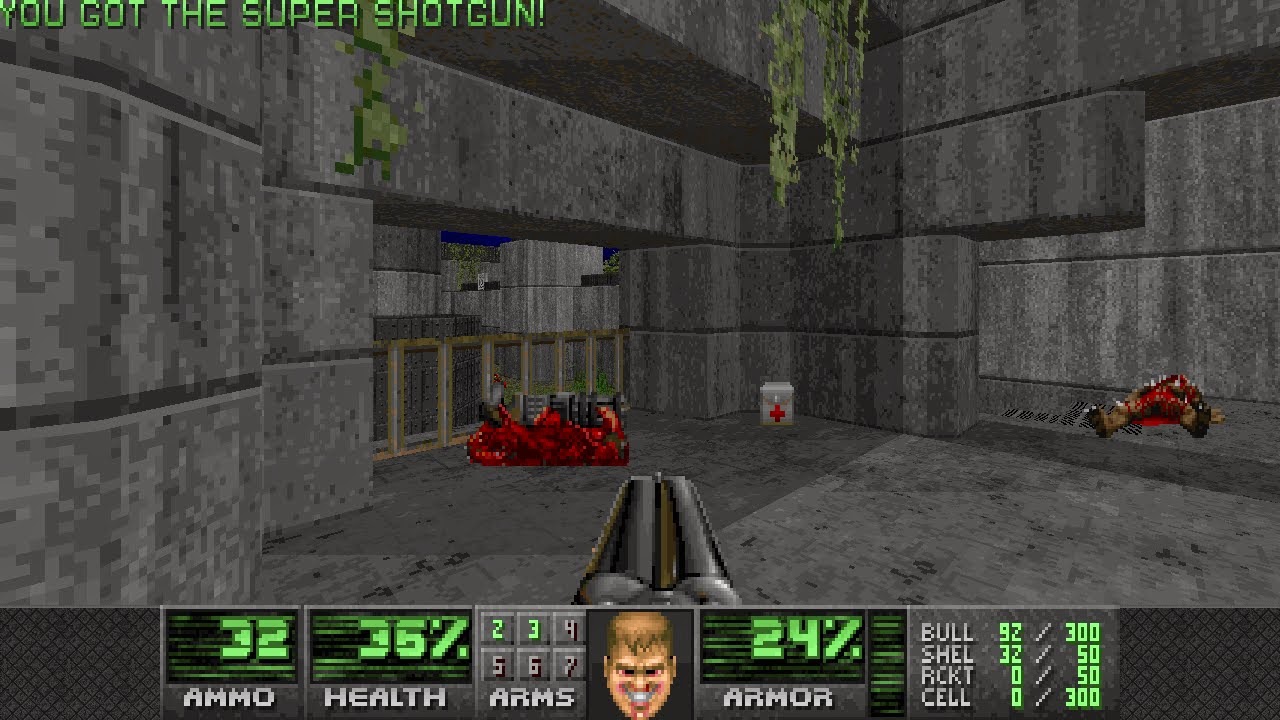Expand the BULL ammo row showing 92/300
This screenshot has width=1280, height=720.
(x=1010, y=634)
